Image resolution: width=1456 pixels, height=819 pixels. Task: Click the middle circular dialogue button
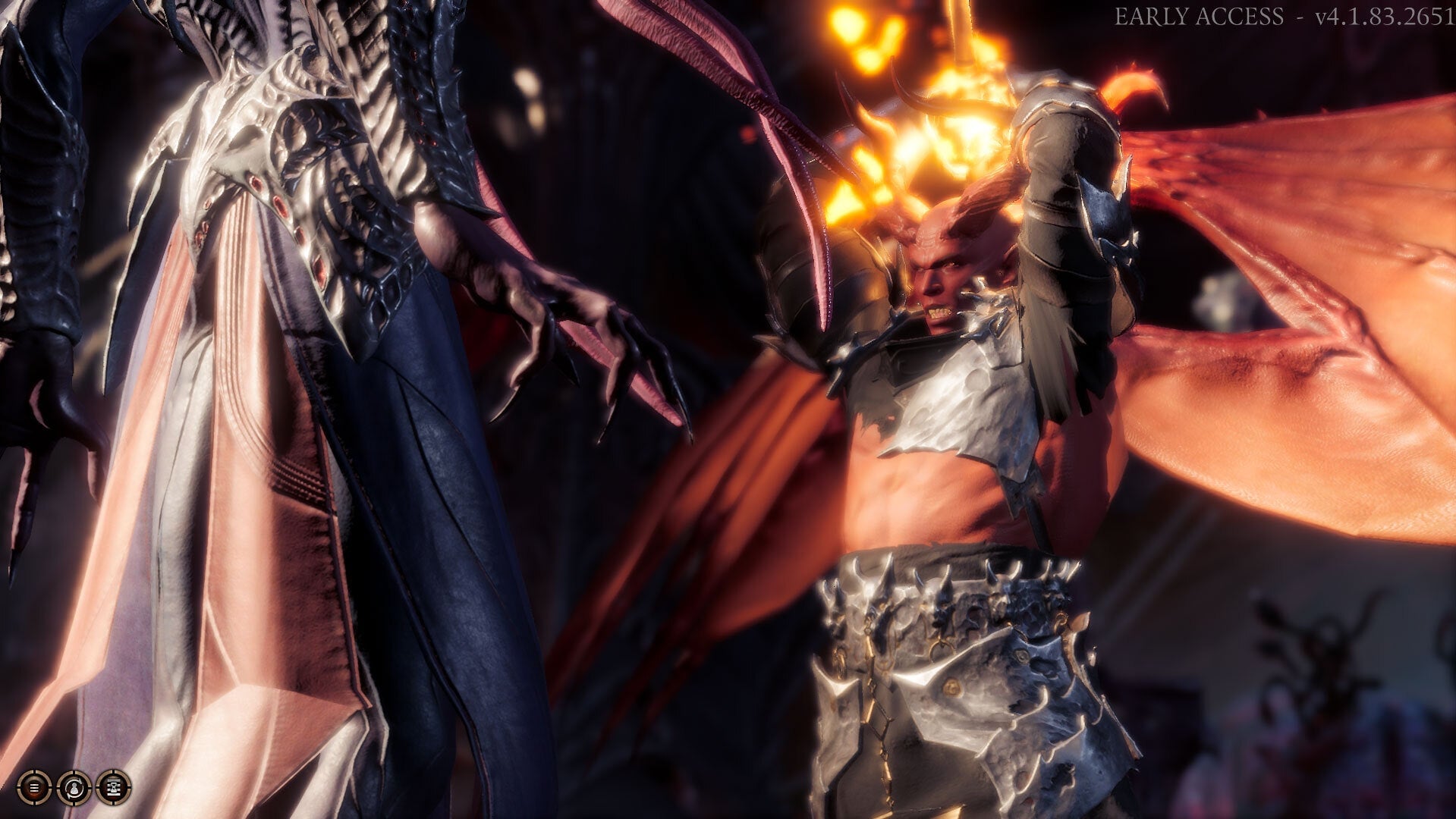coord(74,789)
